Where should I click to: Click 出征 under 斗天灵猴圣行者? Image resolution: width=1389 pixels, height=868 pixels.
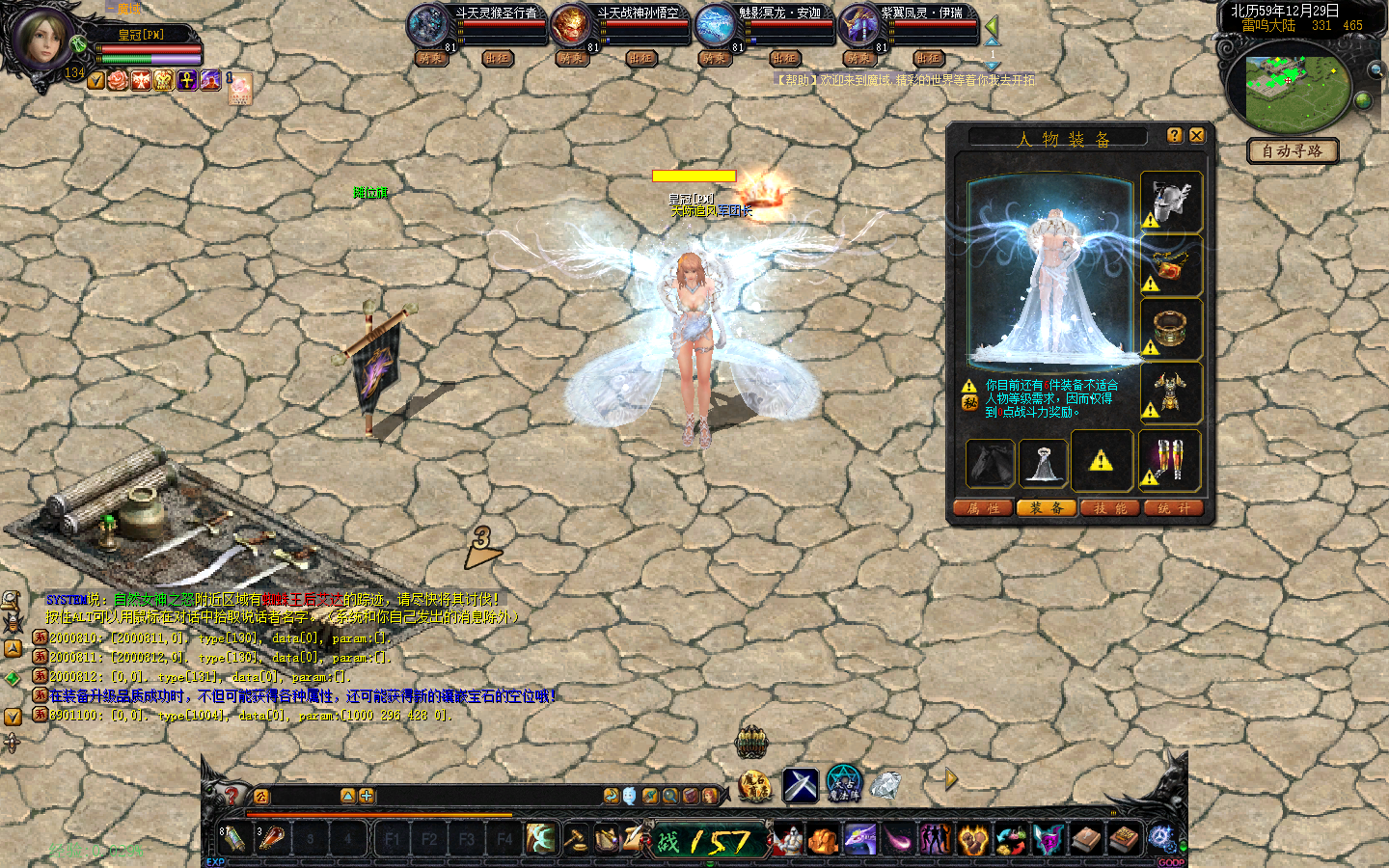[497, 59]
